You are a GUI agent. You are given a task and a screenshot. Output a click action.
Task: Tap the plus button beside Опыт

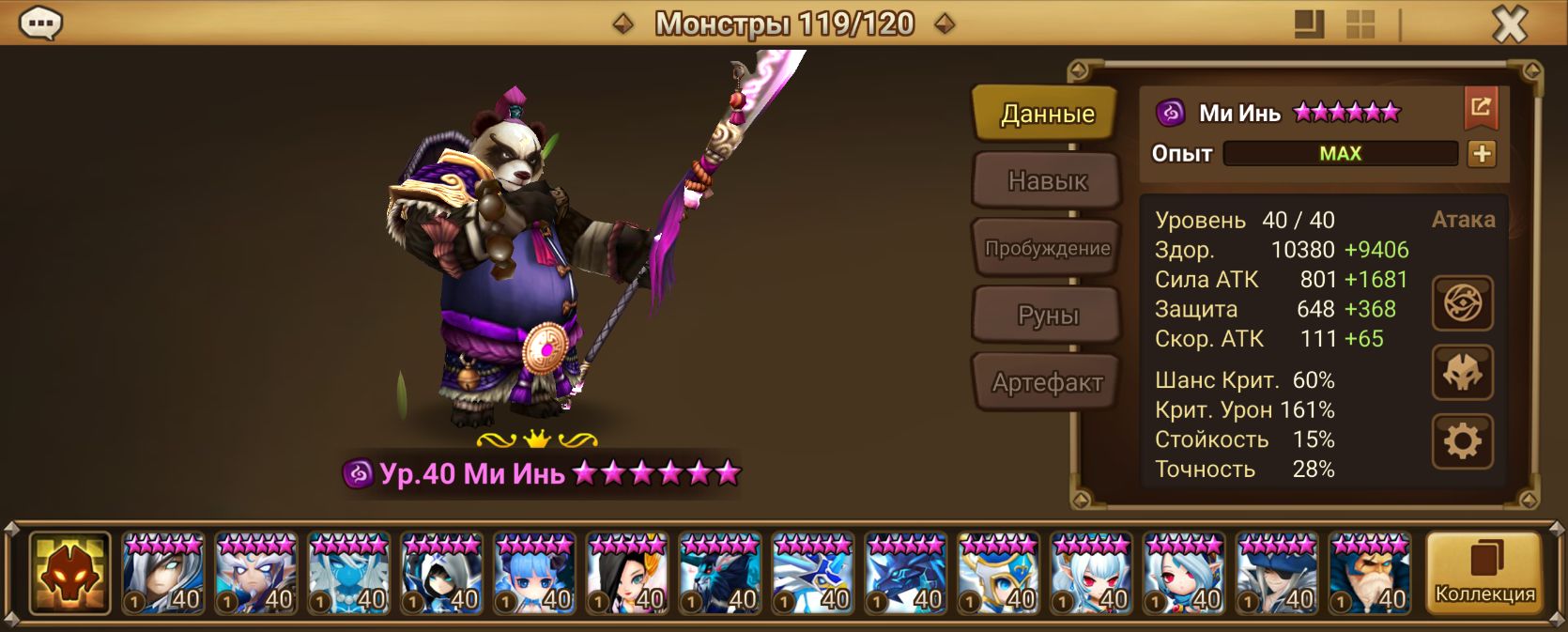[x=1482, y=154]
